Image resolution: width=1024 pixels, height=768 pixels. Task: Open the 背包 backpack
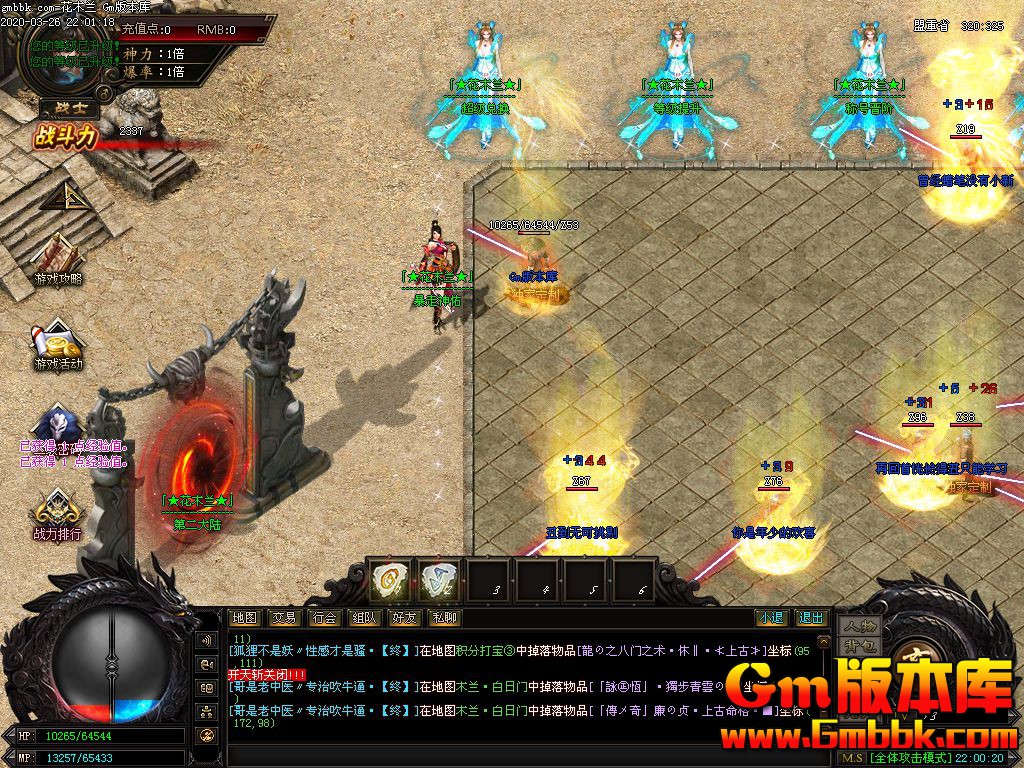point(859,645)
